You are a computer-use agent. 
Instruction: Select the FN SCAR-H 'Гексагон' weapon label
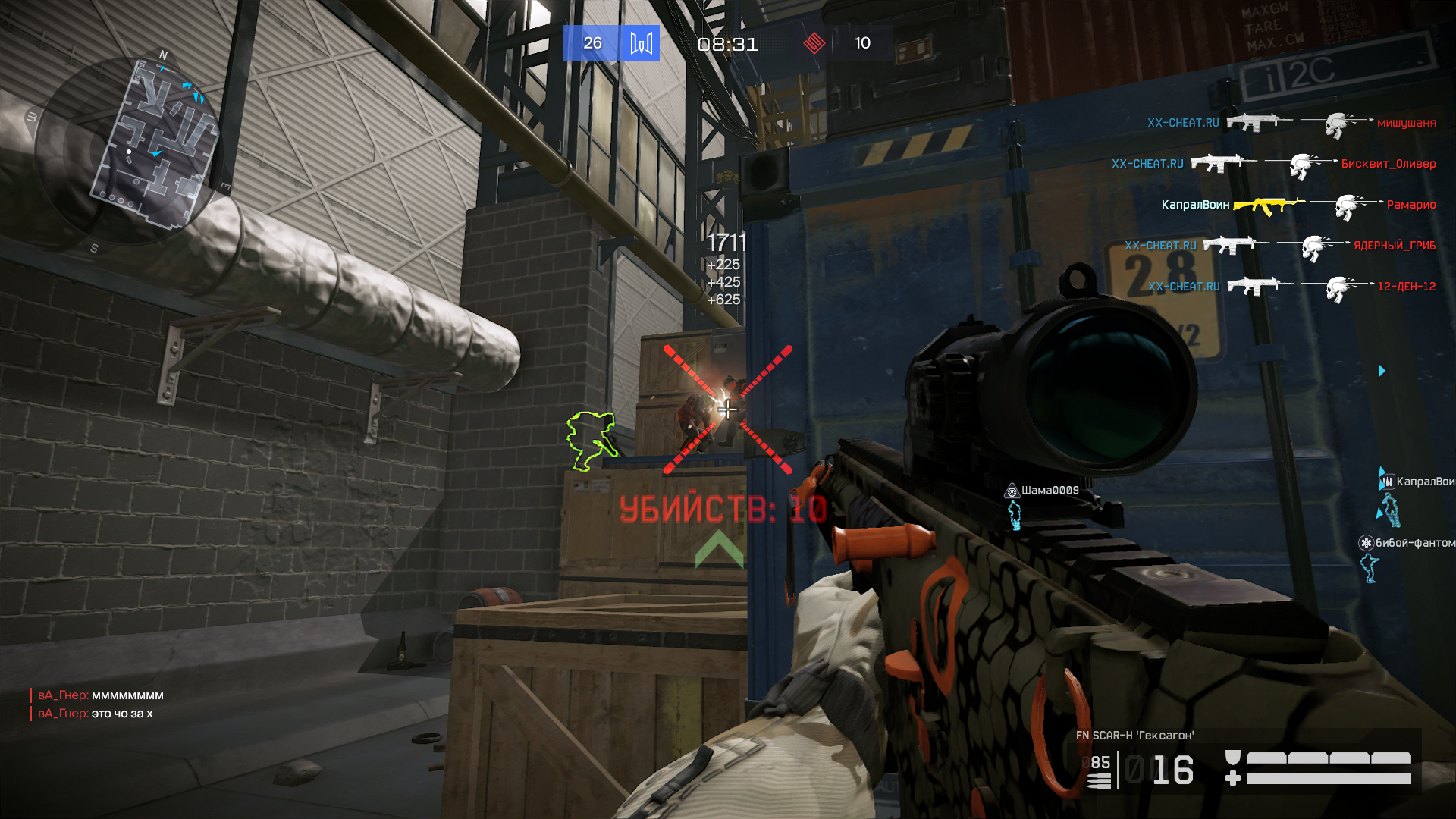[x=1134, y=736]
